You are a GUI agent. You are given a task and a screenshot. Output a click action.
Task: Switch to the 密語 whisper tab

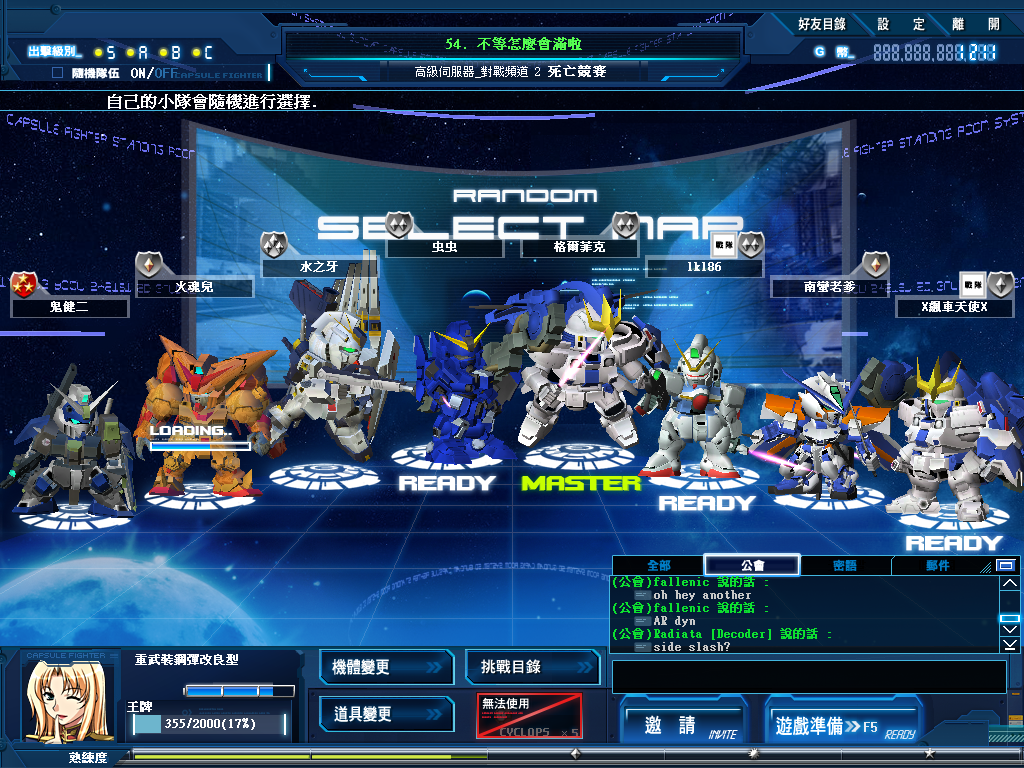(x=845, y=566)
